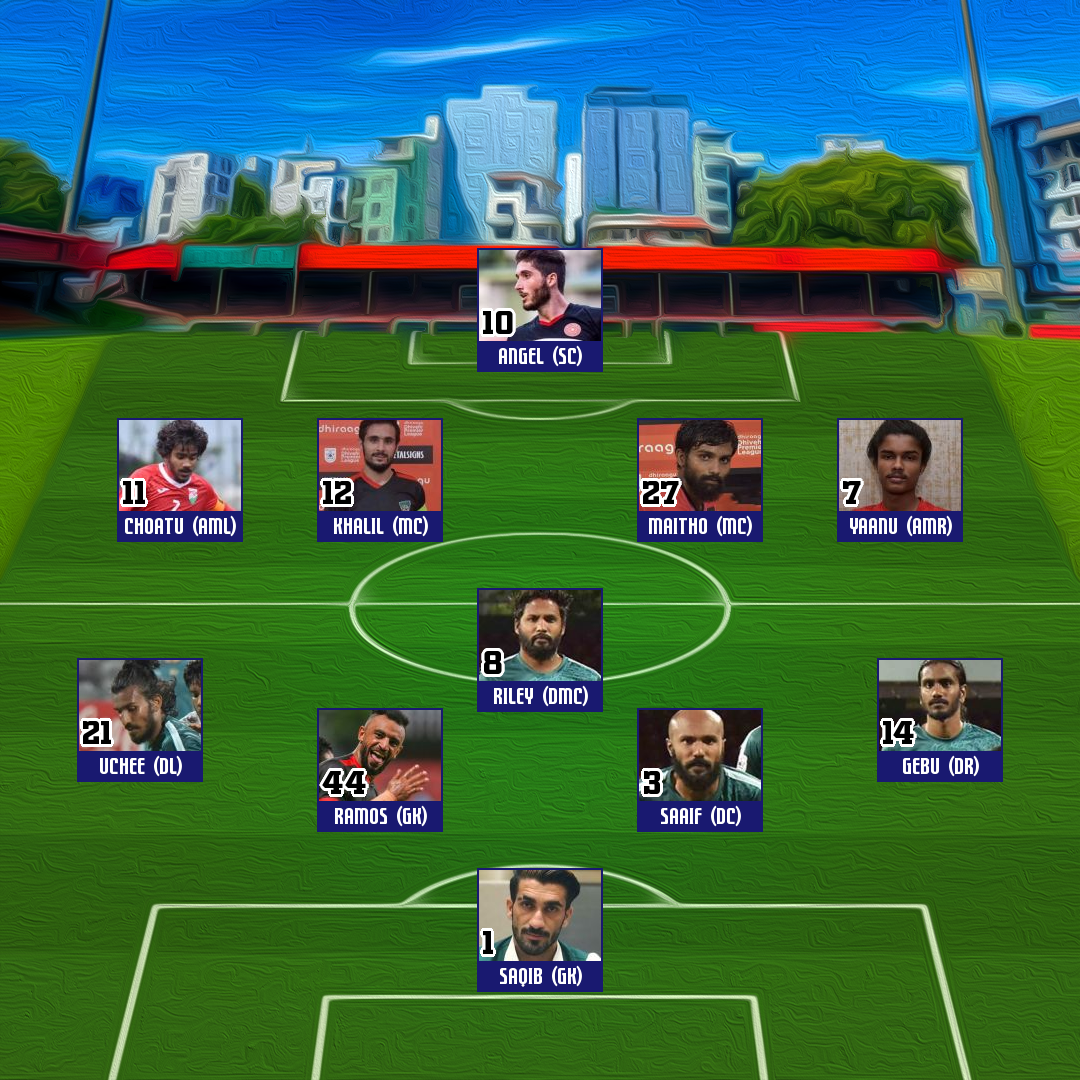Select Riley, the defensive midfielder
Viewport: 1080px width, 1080px height.
[540, 650]
